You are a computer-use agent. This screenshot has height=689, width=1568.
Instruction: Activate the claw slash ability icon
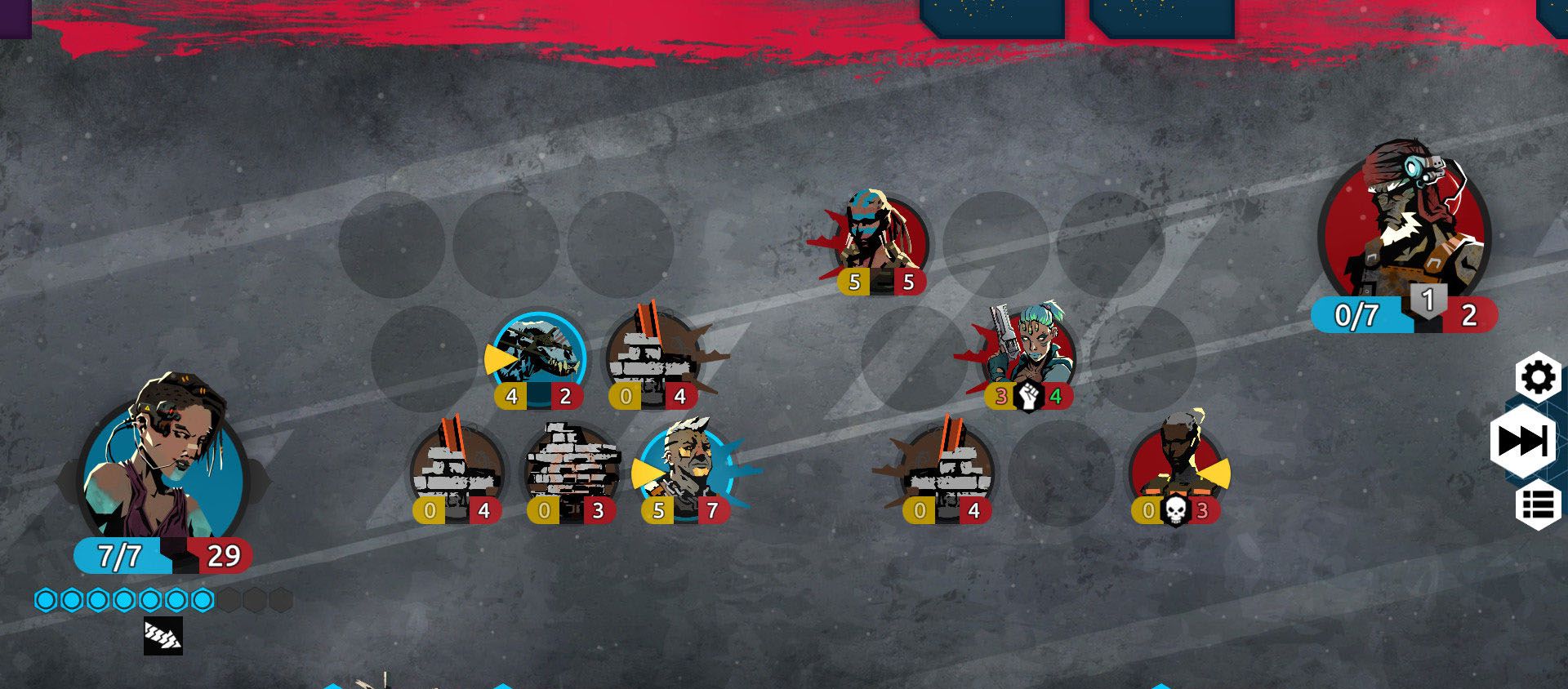163,637
